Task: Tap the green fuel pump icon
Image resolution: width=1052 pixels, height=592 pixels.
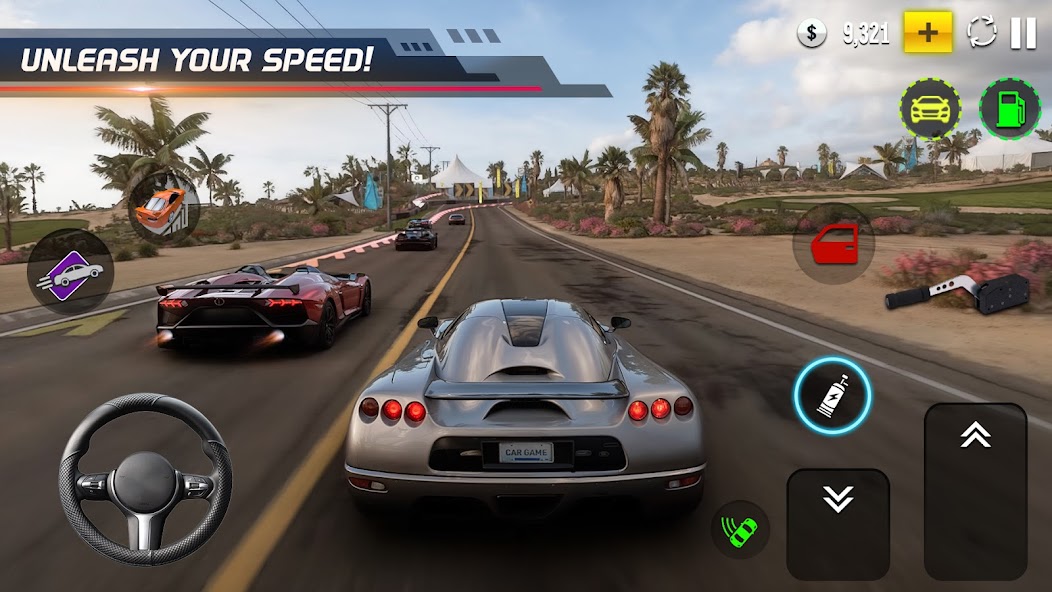Action: (1009, 109)
